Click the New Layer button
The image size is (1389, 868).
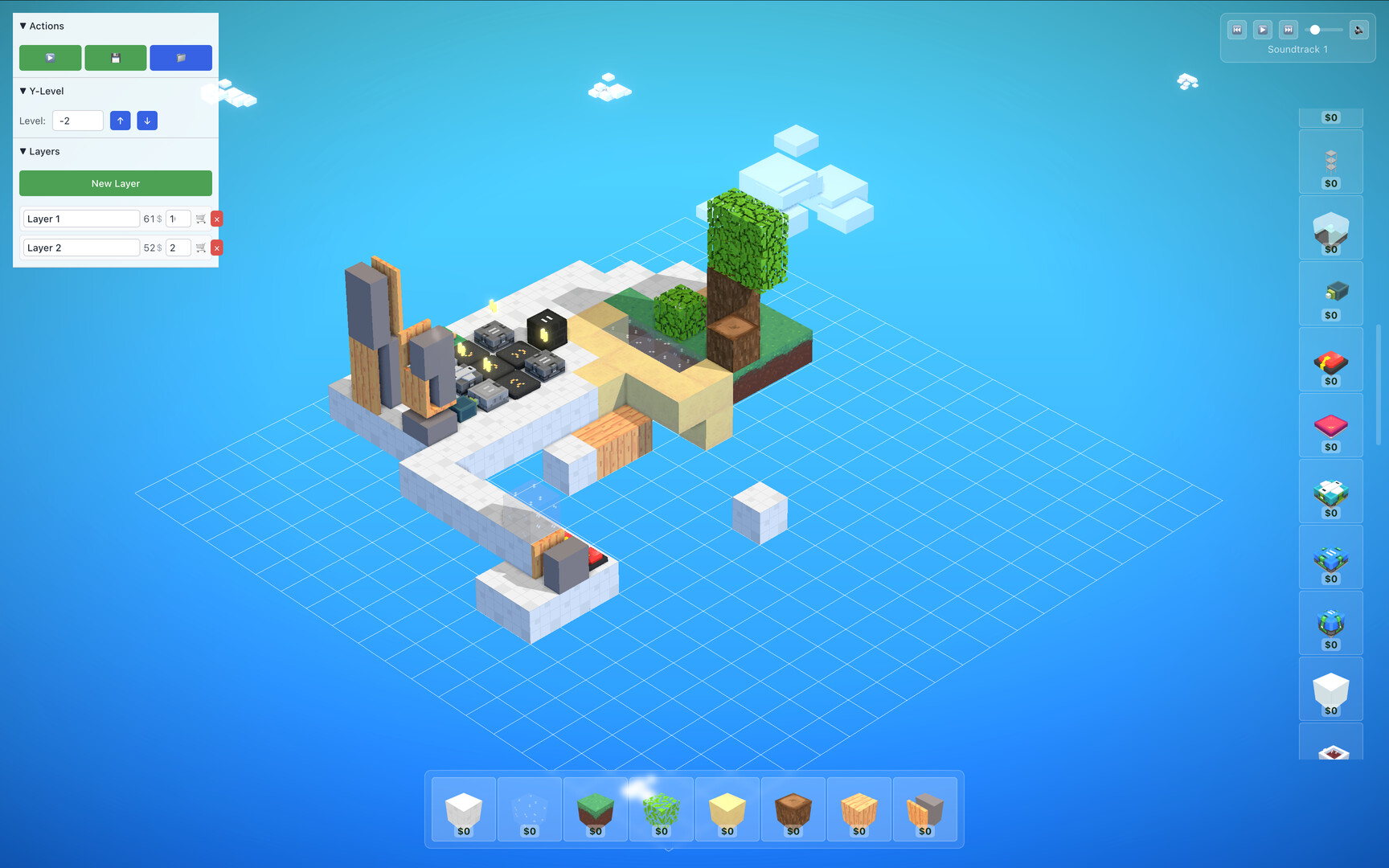tap(115, 183)
